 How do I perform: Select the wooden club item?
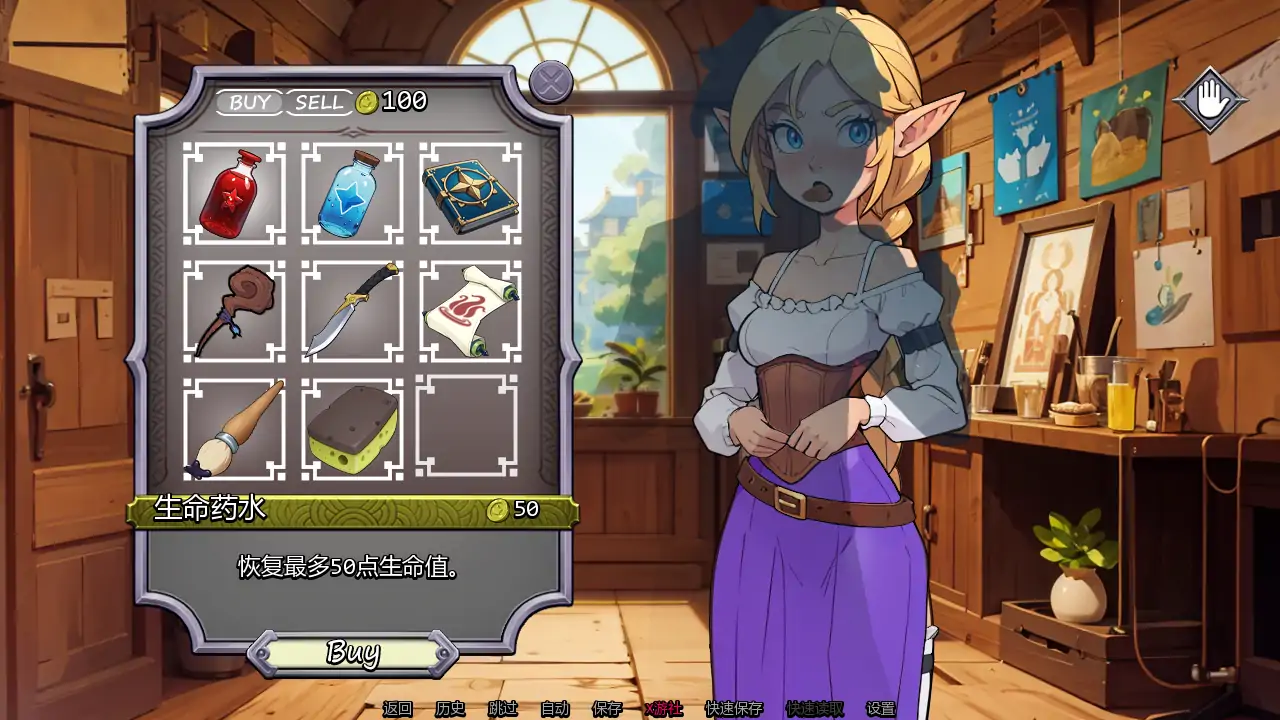230,312
